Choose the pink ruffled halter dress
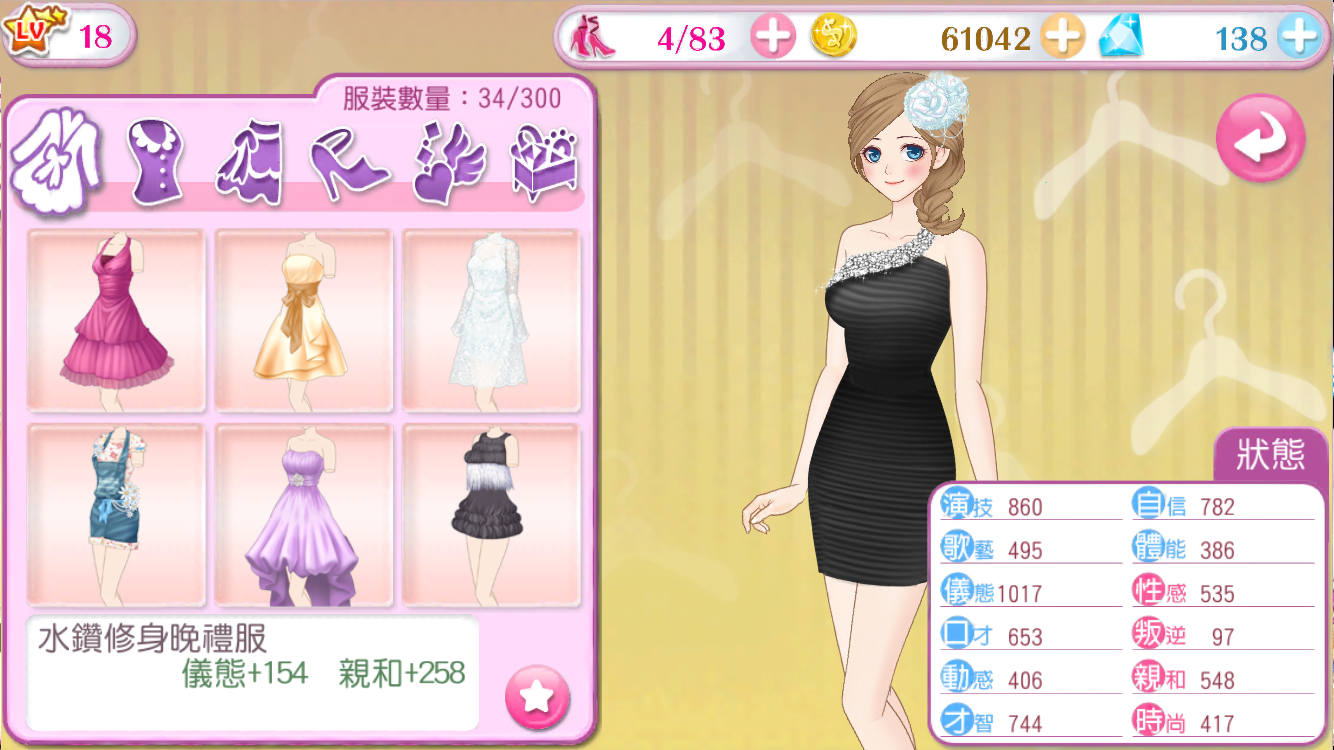The height and width of the screenshot is (750, 1334). [116, 320]
